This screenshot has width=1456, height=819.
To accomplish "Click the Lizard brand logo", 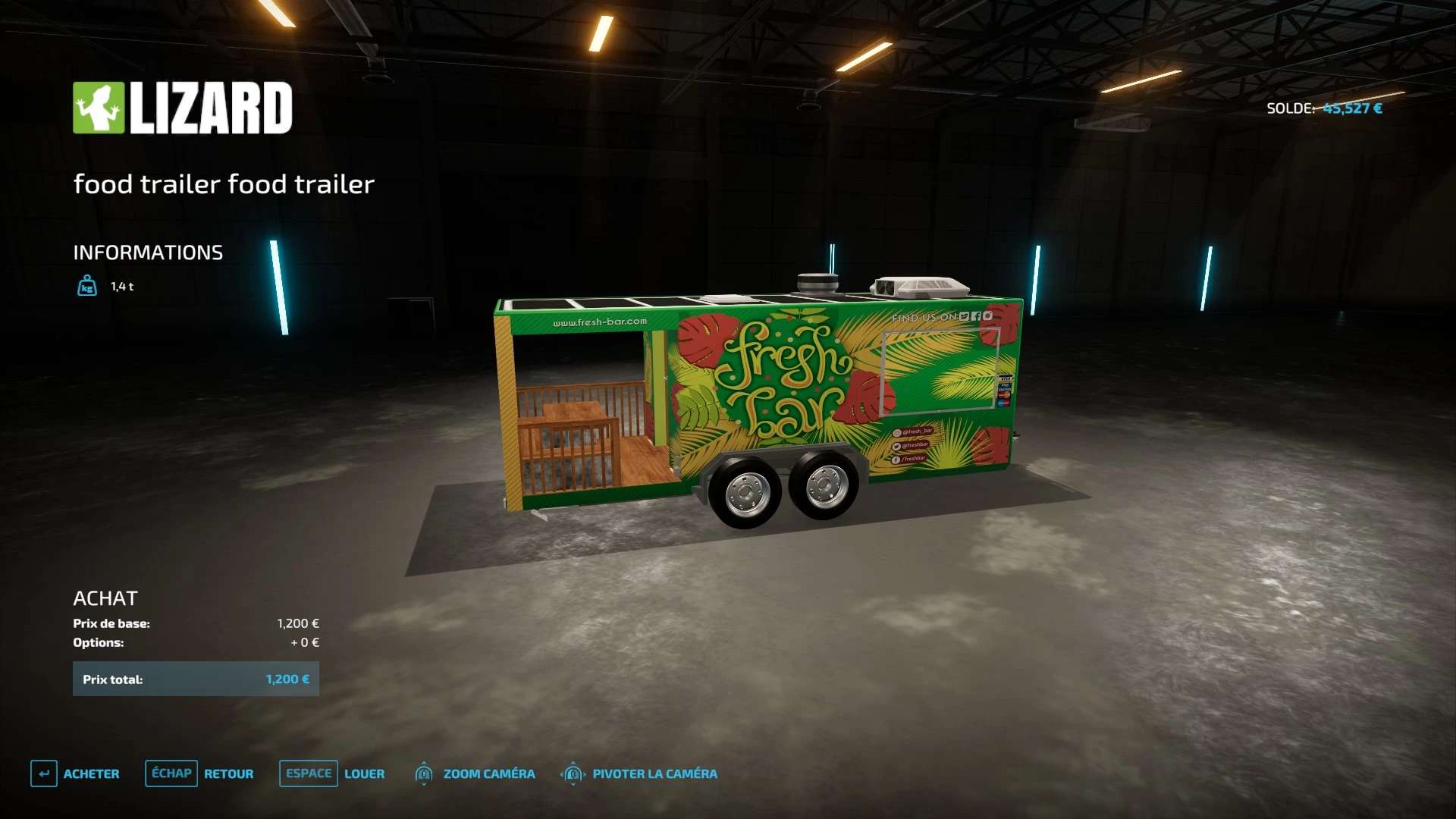I will [182, 107].
